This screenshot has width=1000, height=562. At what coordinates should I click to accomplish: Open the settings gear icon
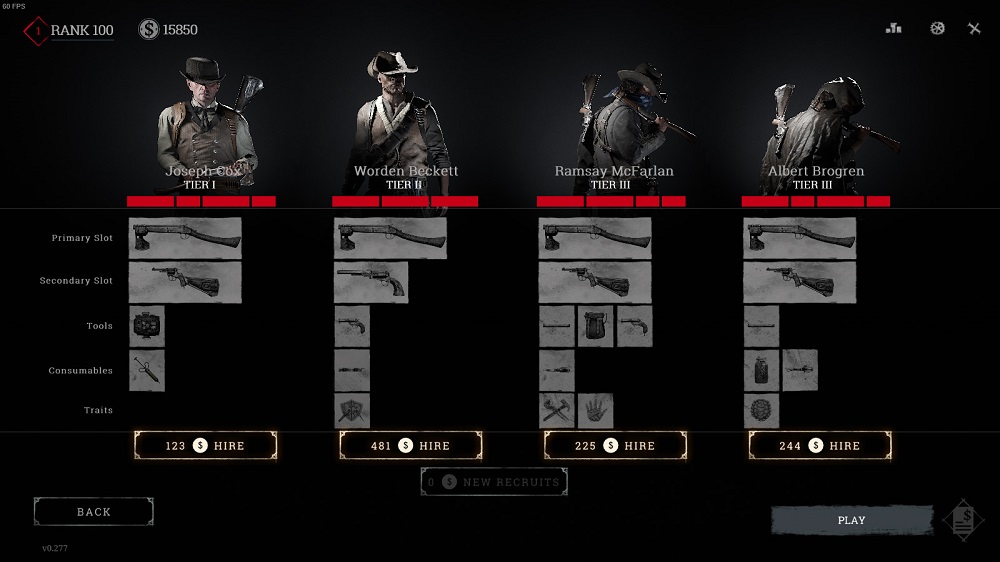[937, 29]
